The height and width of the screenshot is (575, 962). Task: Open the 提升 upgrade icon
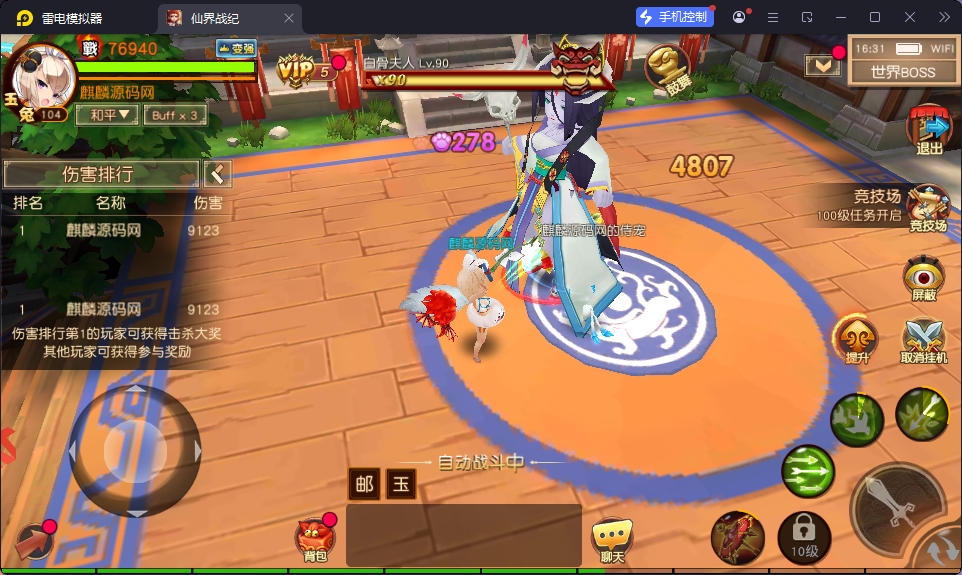(x=857, y=339)
